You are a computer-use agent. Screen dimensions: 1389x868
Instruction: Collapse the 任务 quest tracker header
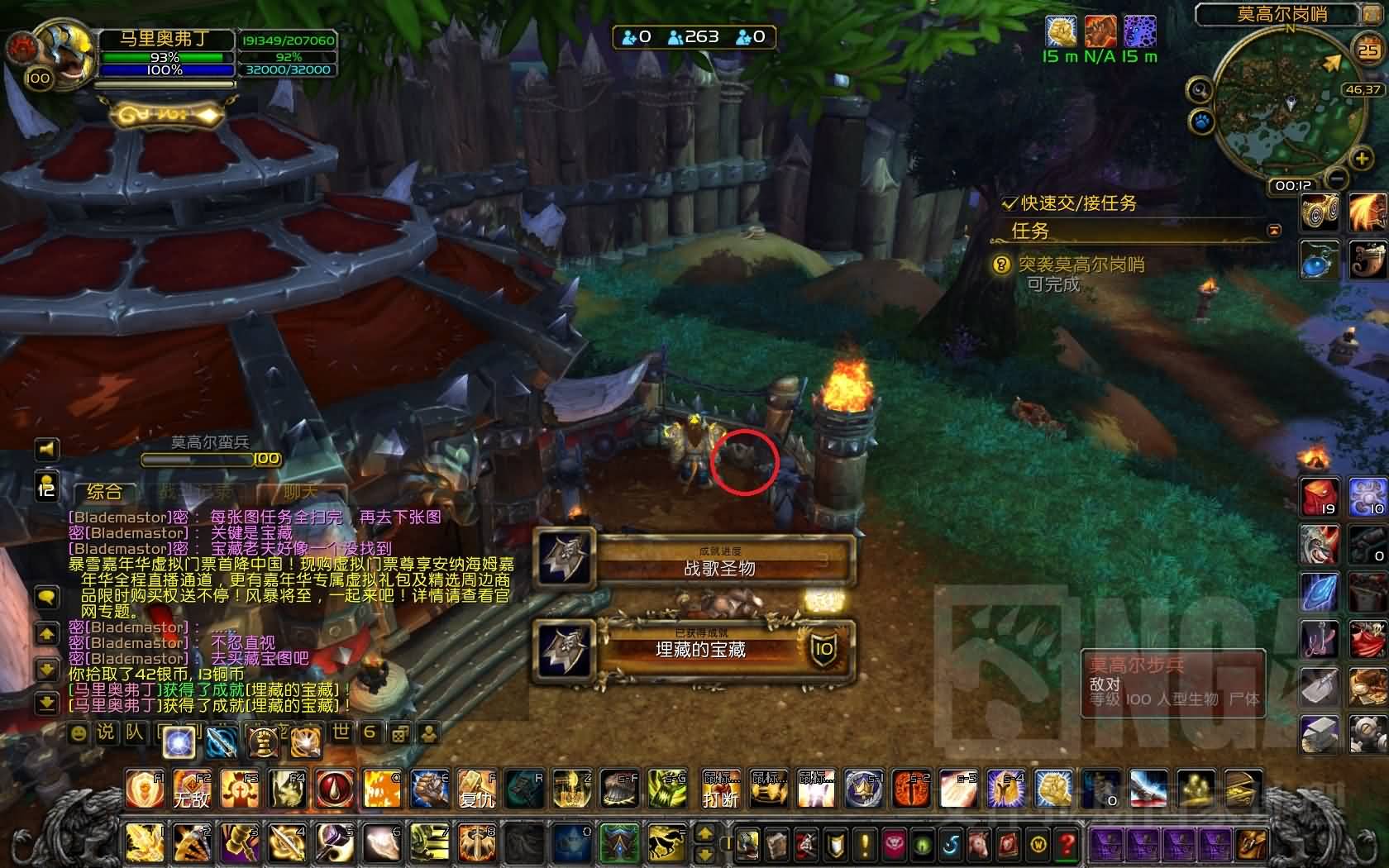[1274, 231]
